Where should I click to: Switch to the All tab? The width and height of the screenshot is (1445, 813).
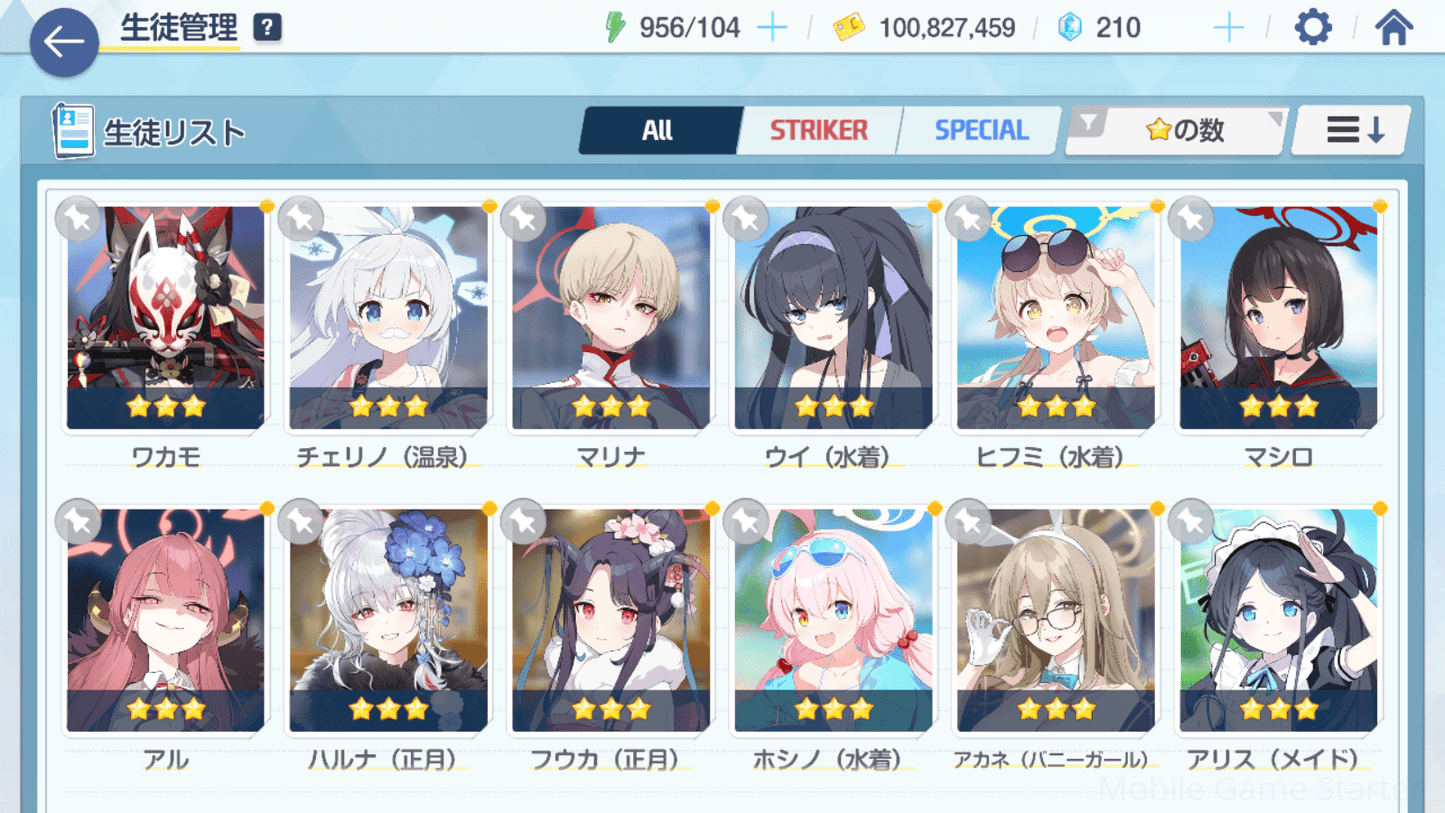[x=658, y=130]
